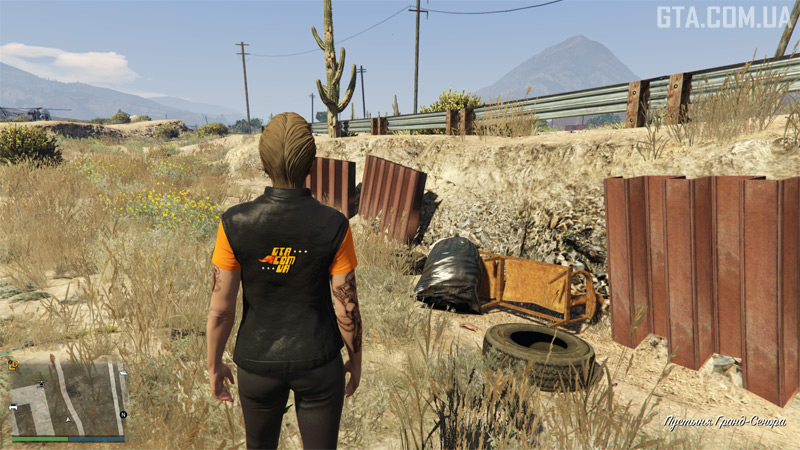Click the north compass indicator on the minimap
The width and height of the screenshot is (800, 450).
123,414
